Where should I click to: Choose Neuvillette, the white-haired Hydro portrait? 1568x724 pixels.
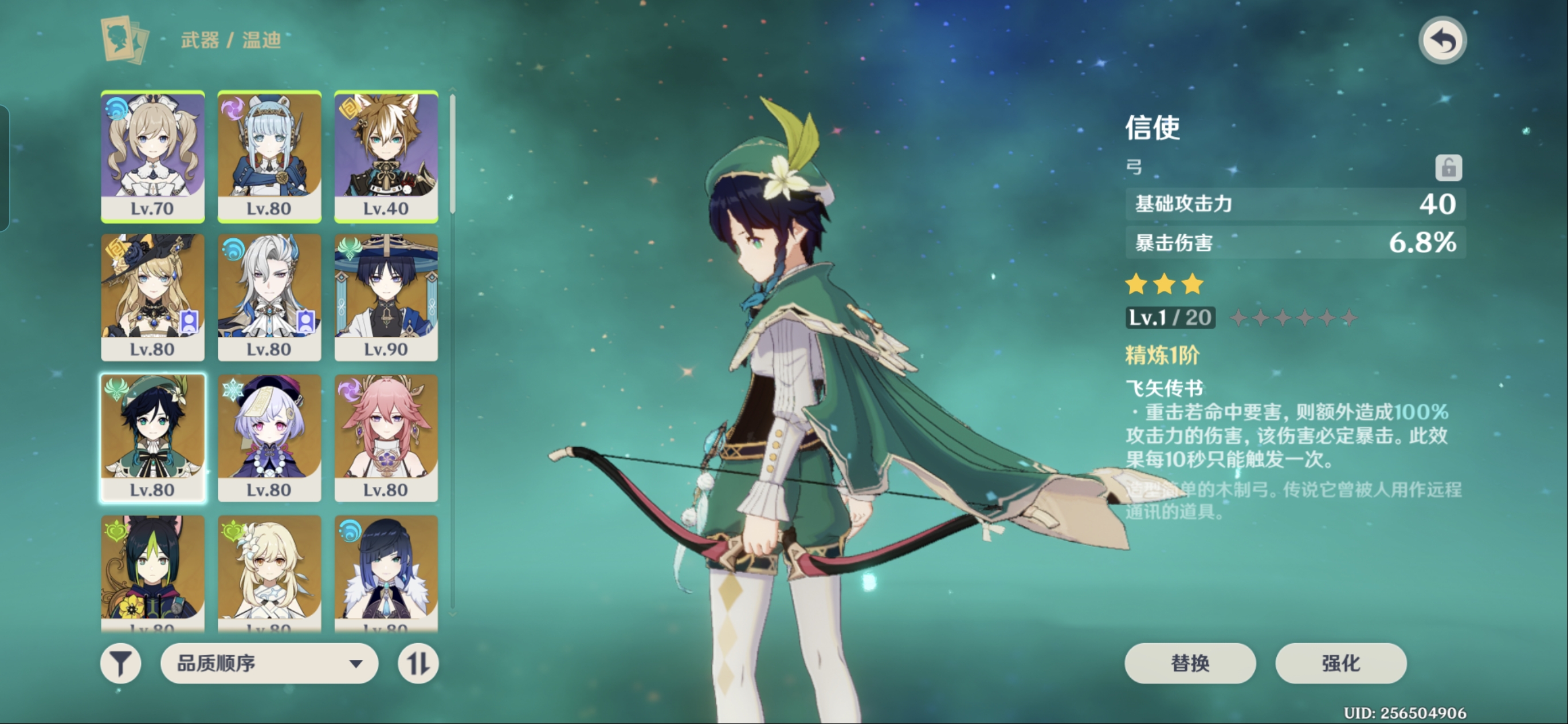(269, 297)
